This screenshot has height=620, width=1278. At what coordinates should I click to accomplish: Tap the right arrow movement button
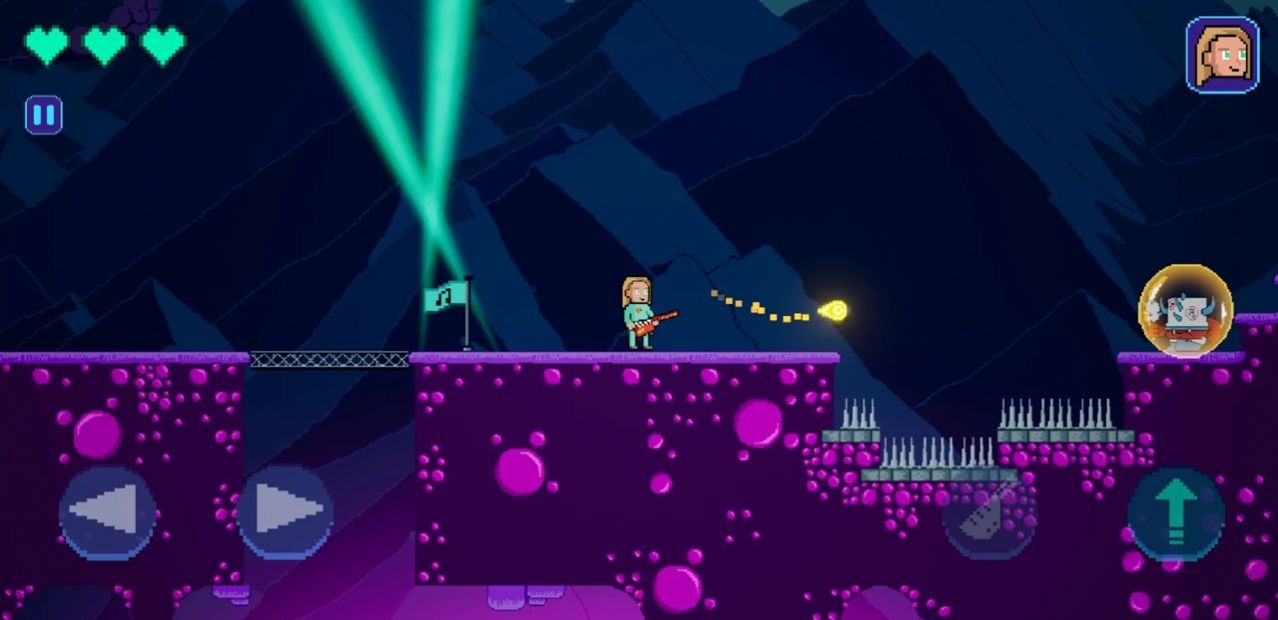pyautogui.click(x=285, y=513)
